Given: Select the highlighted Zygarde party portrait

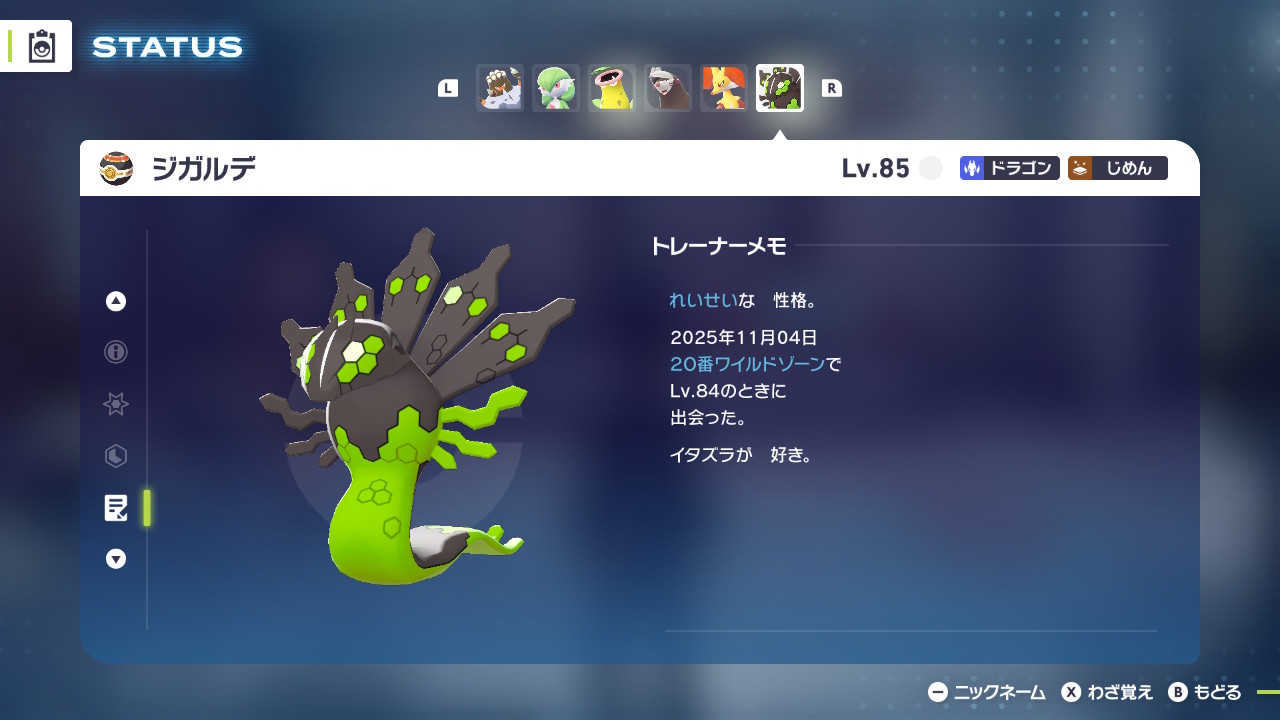Looking at the screenshot, I should [x=779, y=88].
